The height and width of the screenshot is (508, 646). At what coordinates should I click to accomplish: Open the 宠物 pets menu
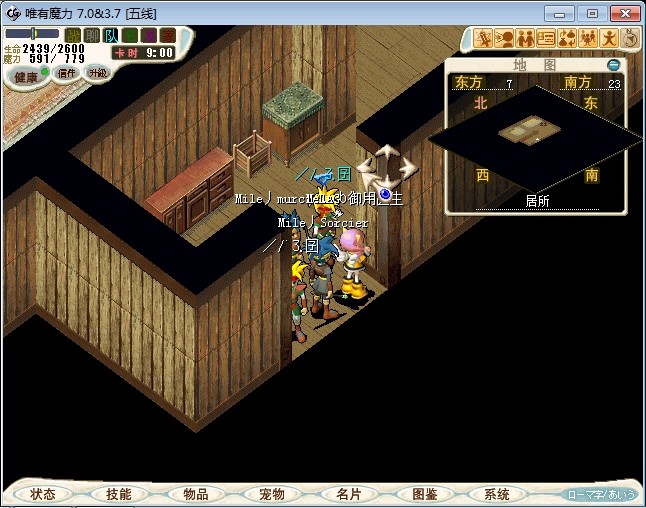[x=271, y=494]
